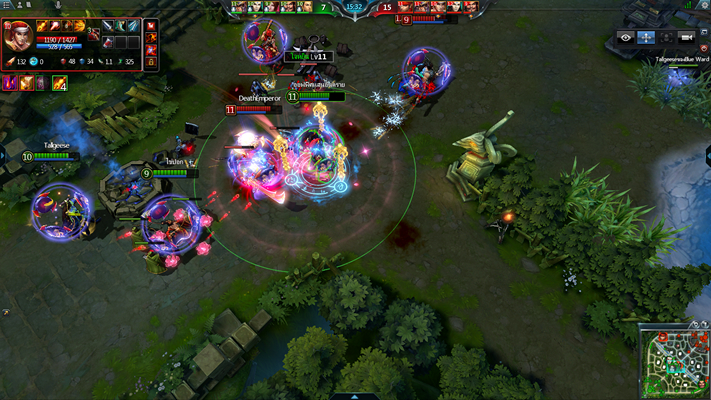Click the video camera button

tap(686, 37)
